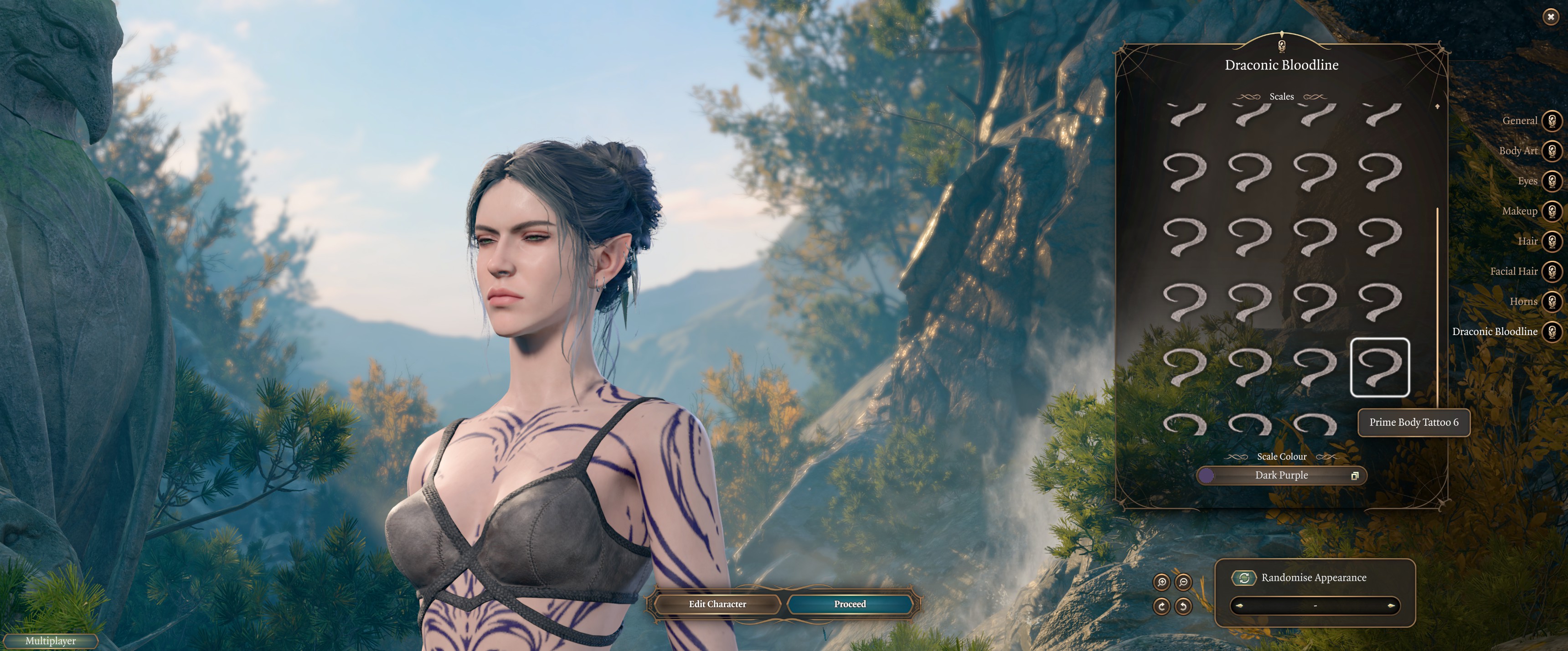Cycle to the previous randomised appearance
This screenshot has width=1568, height=651.
click(1239, 606)
